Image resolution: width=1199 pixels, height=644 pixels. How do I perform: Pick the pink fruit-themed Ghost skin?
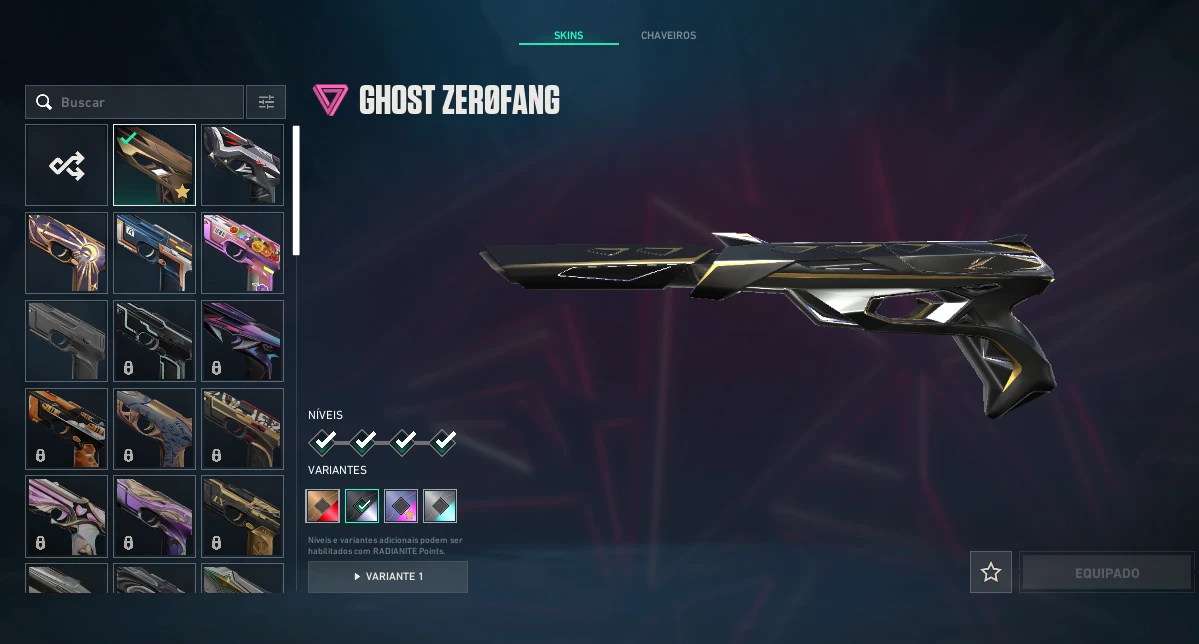click(242, 253)
